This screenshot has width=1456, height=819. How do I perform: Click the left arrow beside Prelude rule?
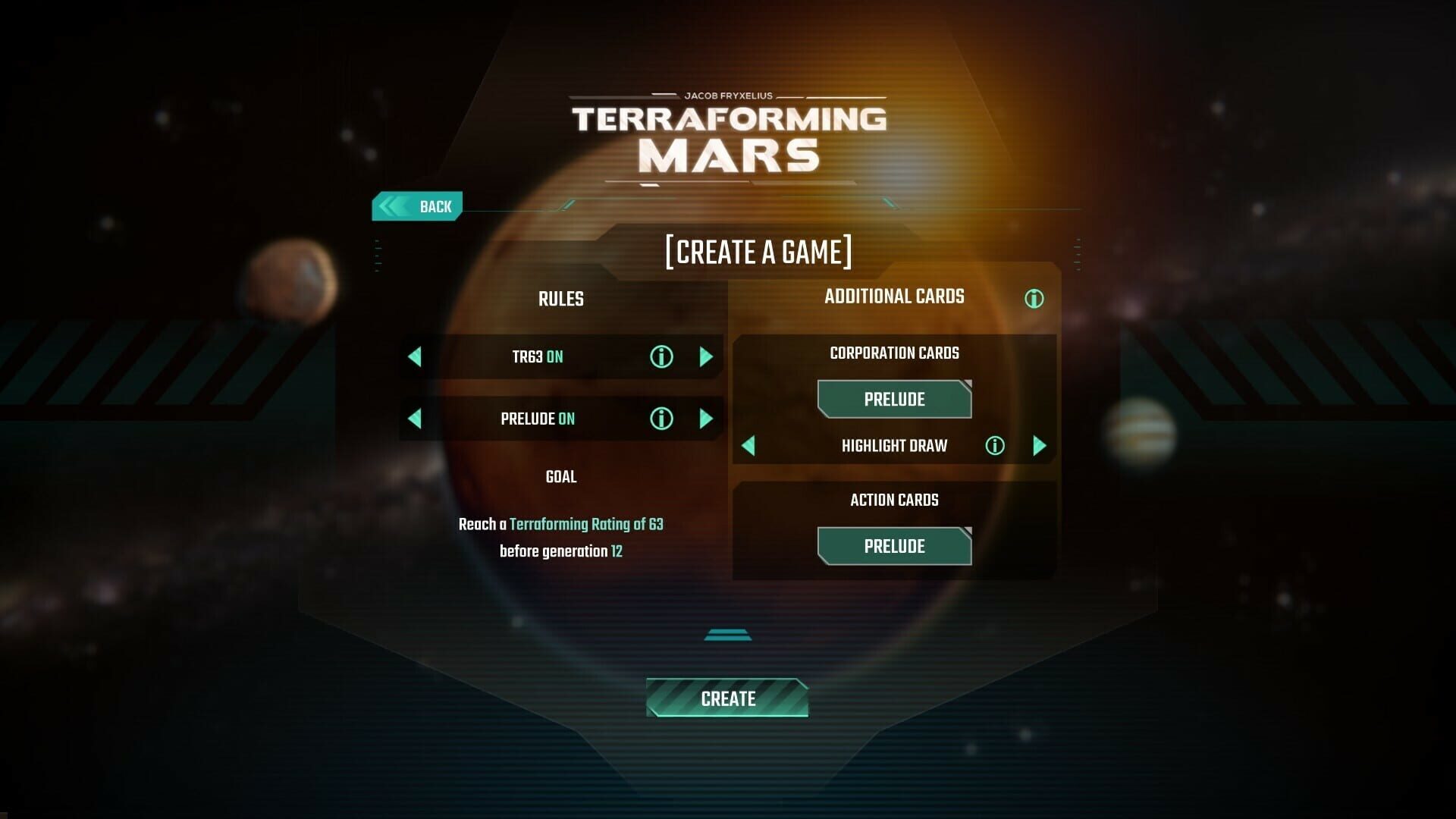(414, 419)
